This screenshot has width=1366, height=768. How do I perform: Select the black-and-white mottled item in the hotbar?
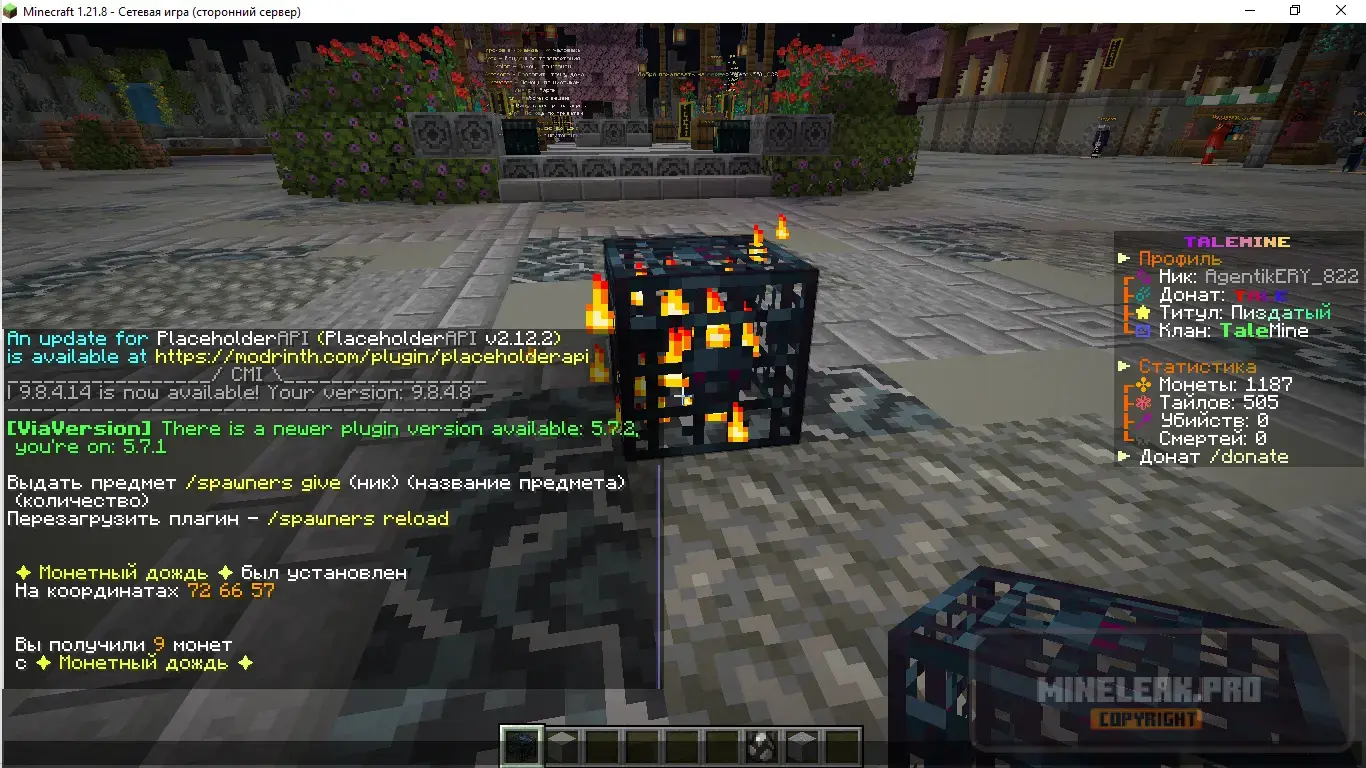click(761, 746)
